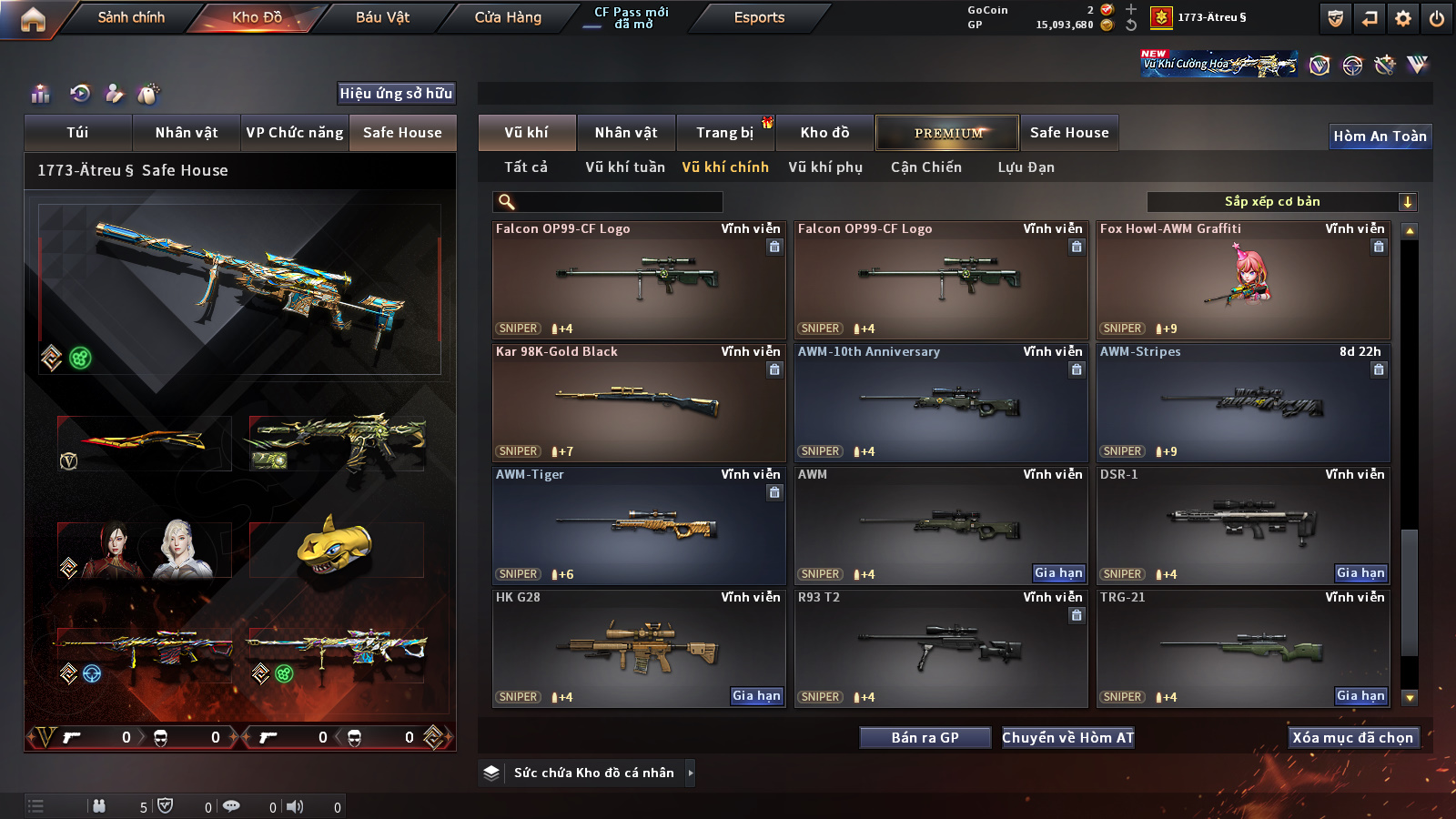Show Cận Chiến melee weapons

tap(925, 167)
